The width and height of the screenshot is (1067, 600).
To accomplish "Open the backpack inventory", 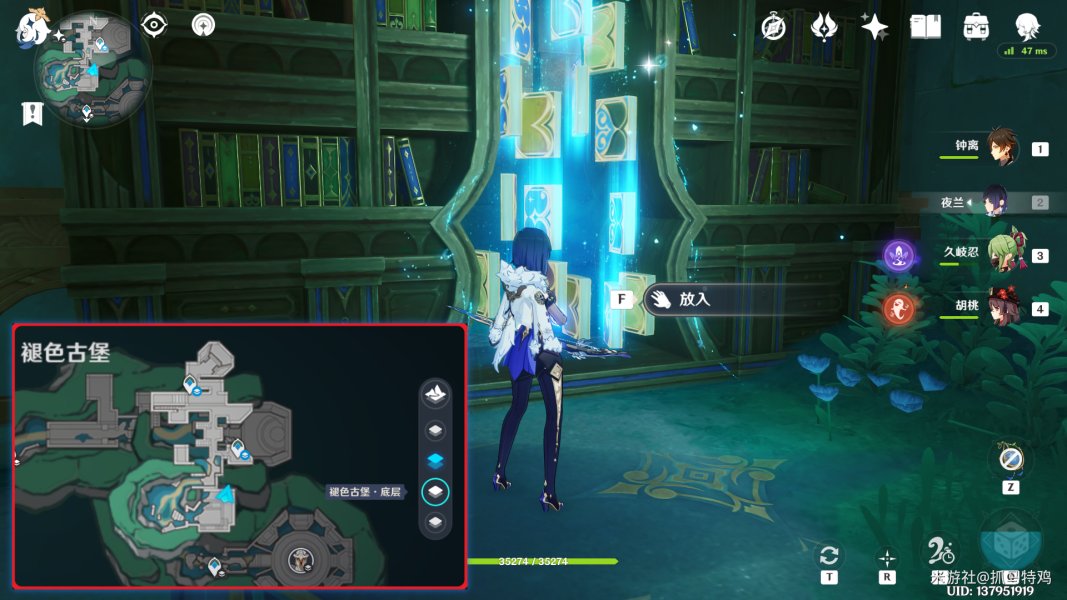I will [976, 27].
